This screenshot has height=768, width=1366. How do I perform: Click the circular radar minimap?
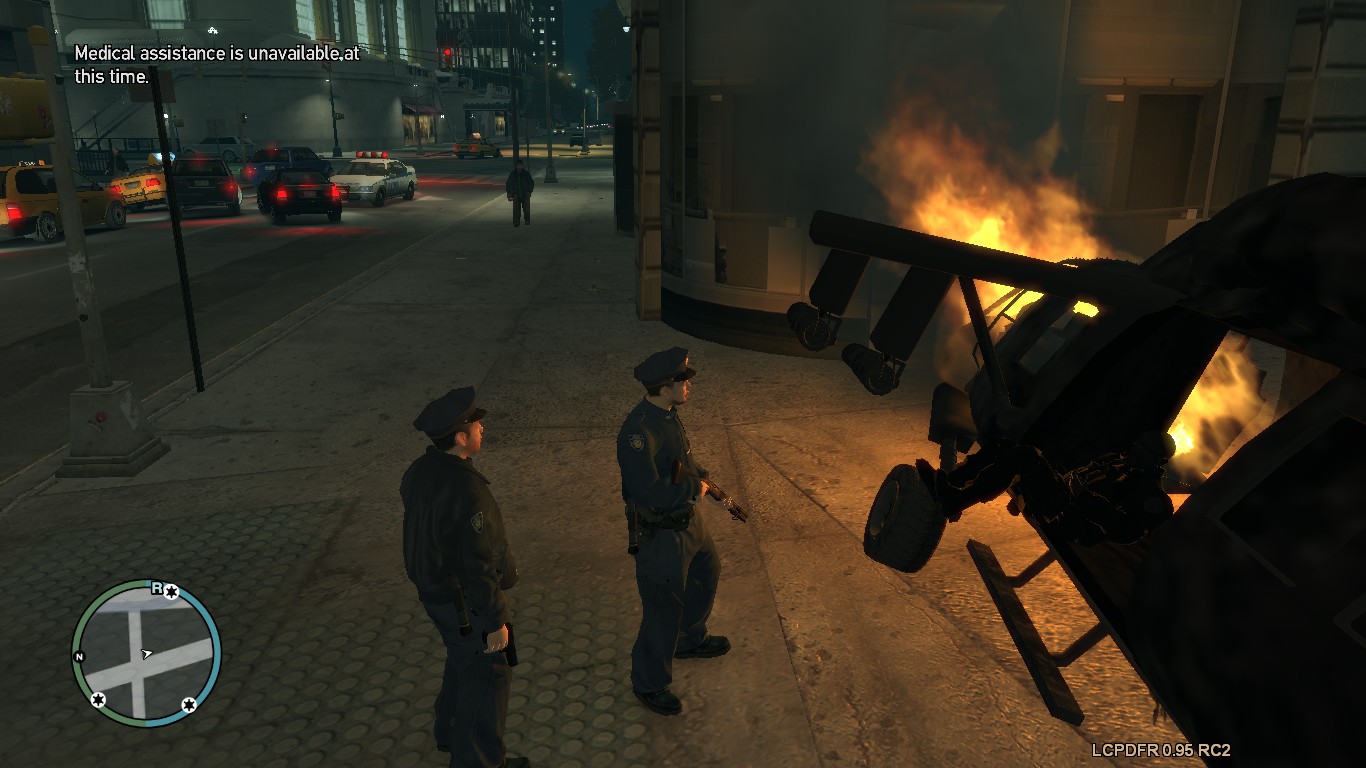pos(146,653)
